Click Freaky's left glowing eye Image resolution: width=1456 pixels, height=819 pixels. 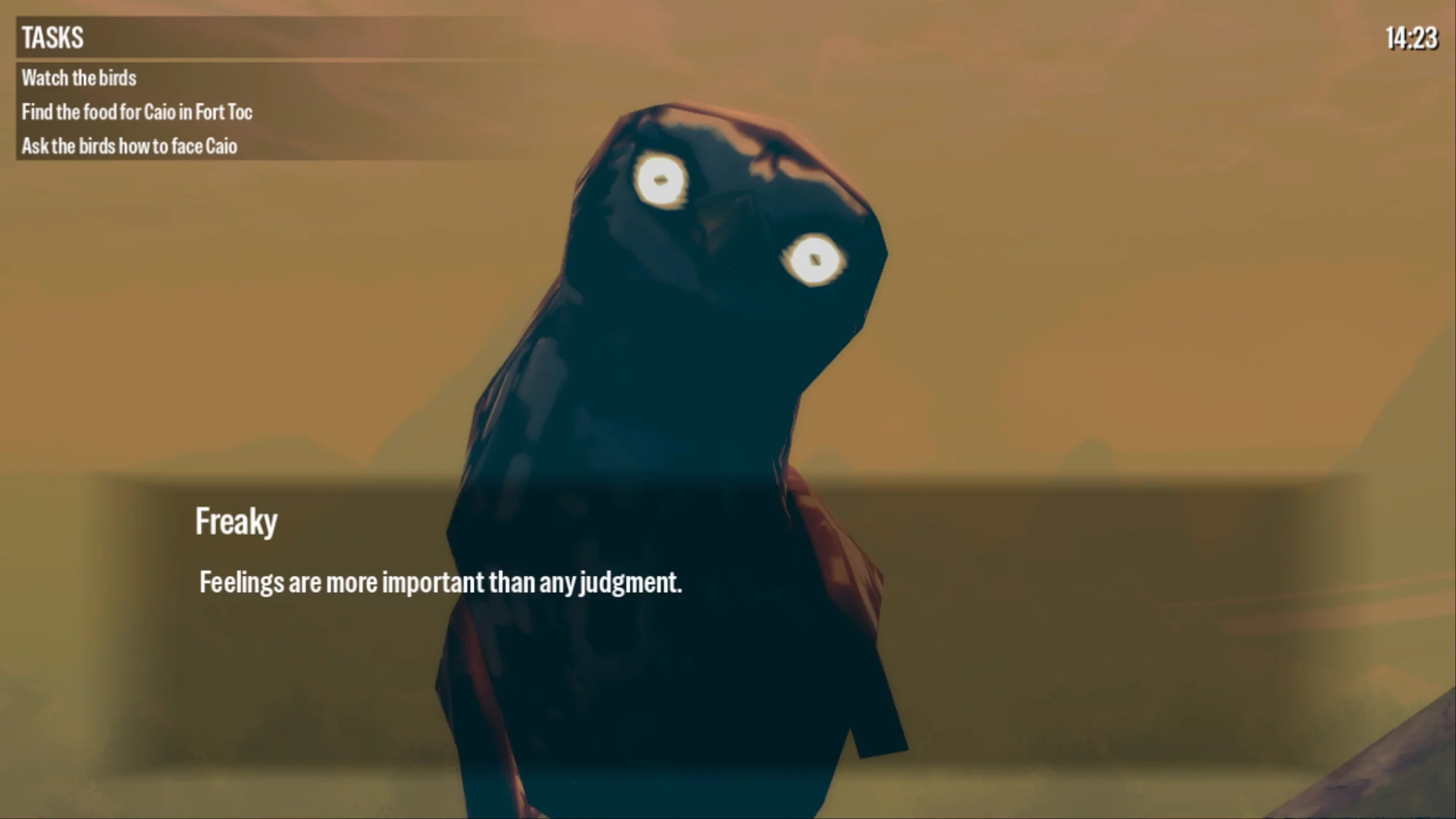point(661,181)
